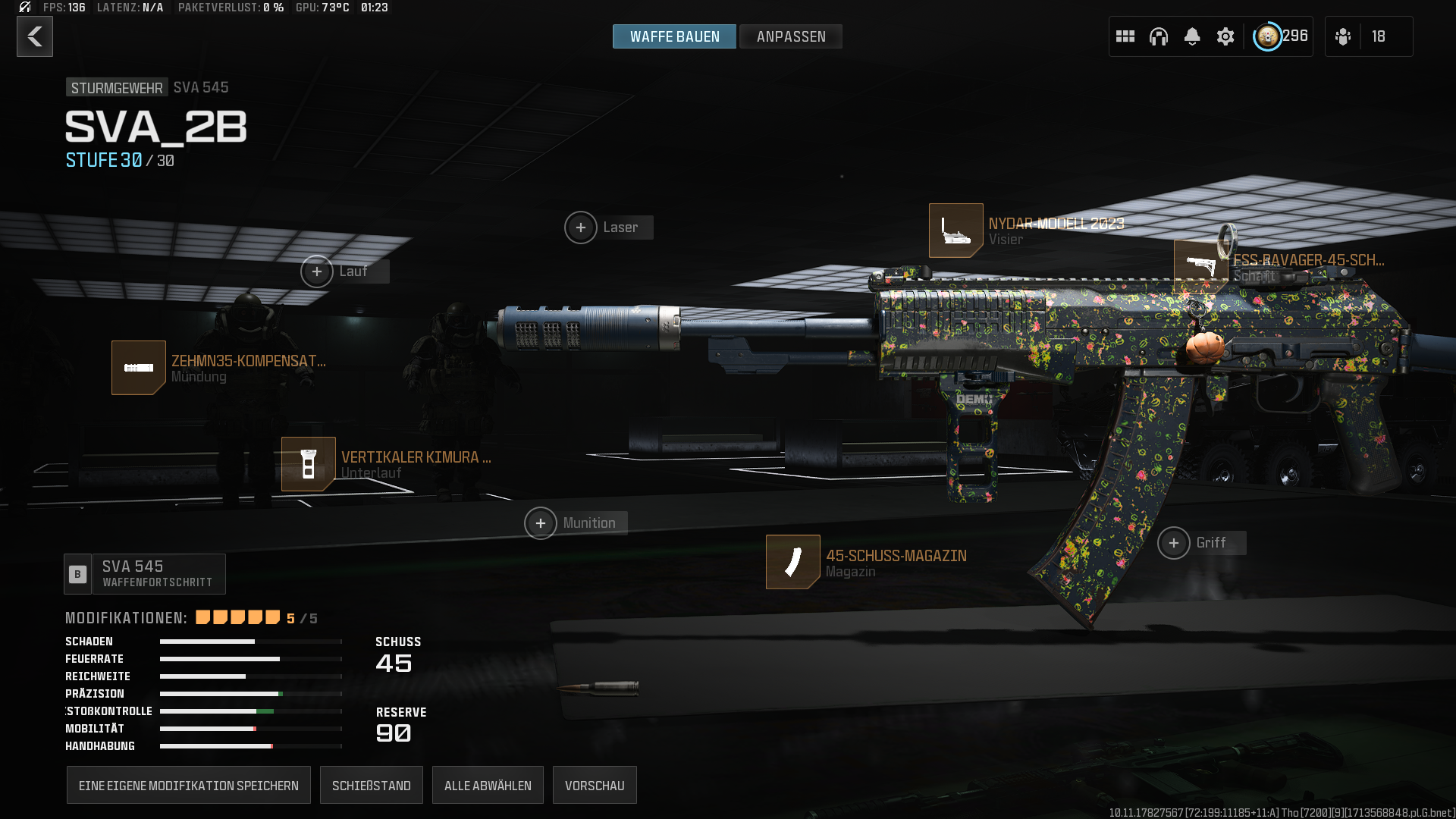
Task: Open the Anpassen tab
Action: [x=791, y=36]
